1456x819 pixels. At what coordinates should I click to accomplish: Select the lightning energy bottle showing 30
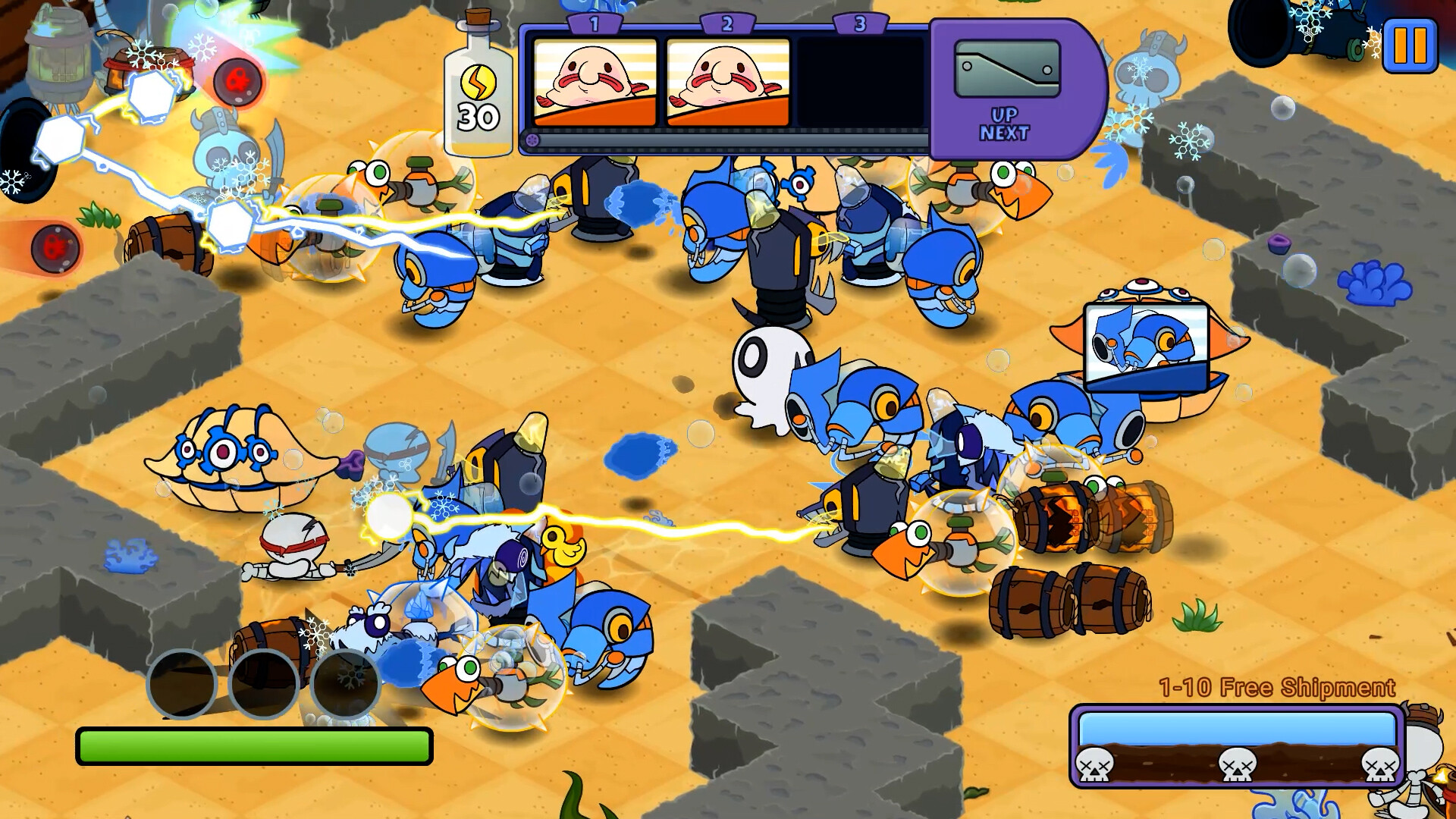click(x=479, y=83)
